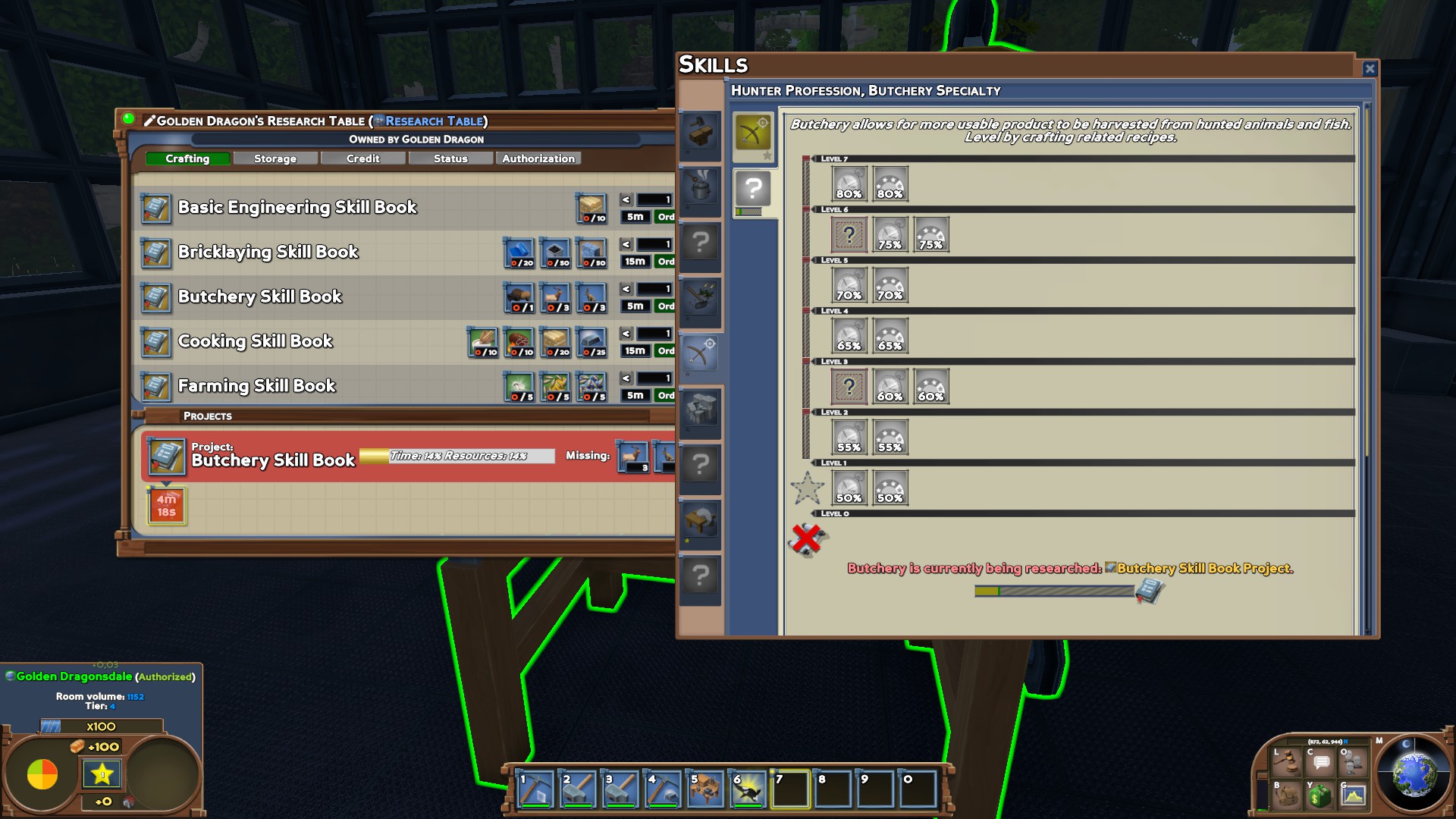Toggle the Level 3 mystery talent box
1456x819 pixels.
(849, 386)
